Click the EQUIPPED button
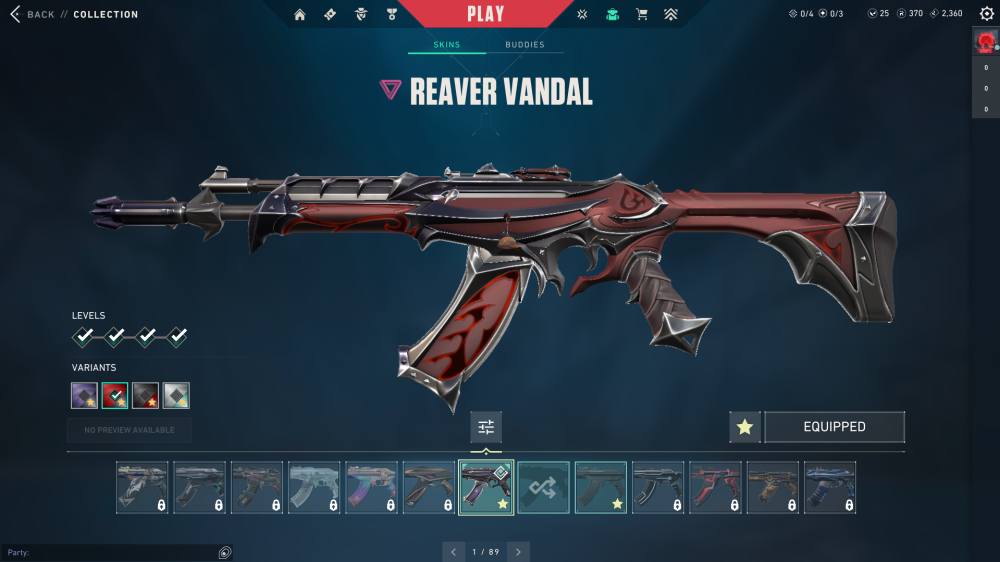The width and height of the screenshot is (1000, 562). point(834,427)
